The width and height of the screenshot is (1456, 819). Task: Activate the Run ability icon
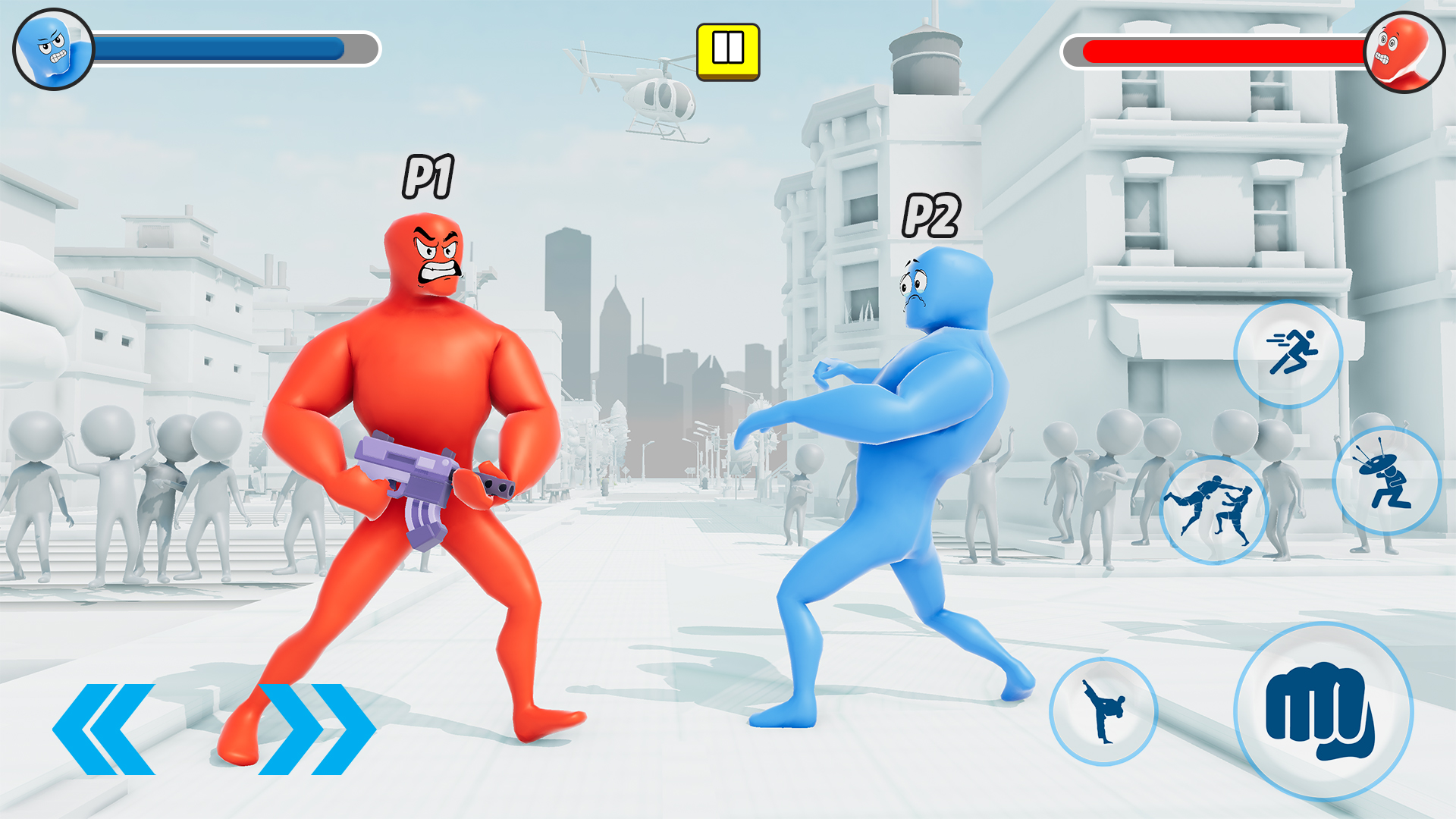(x=1288, y=356)
